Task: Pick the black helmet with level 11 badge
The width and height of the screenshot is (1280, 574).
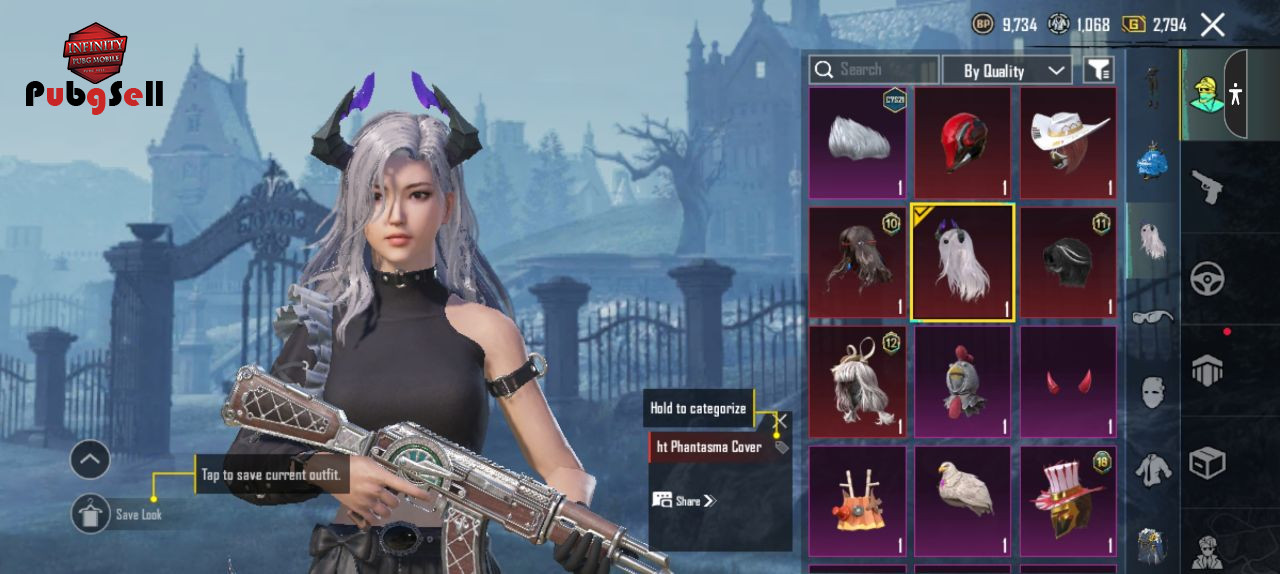Action: coord(1068,262)
